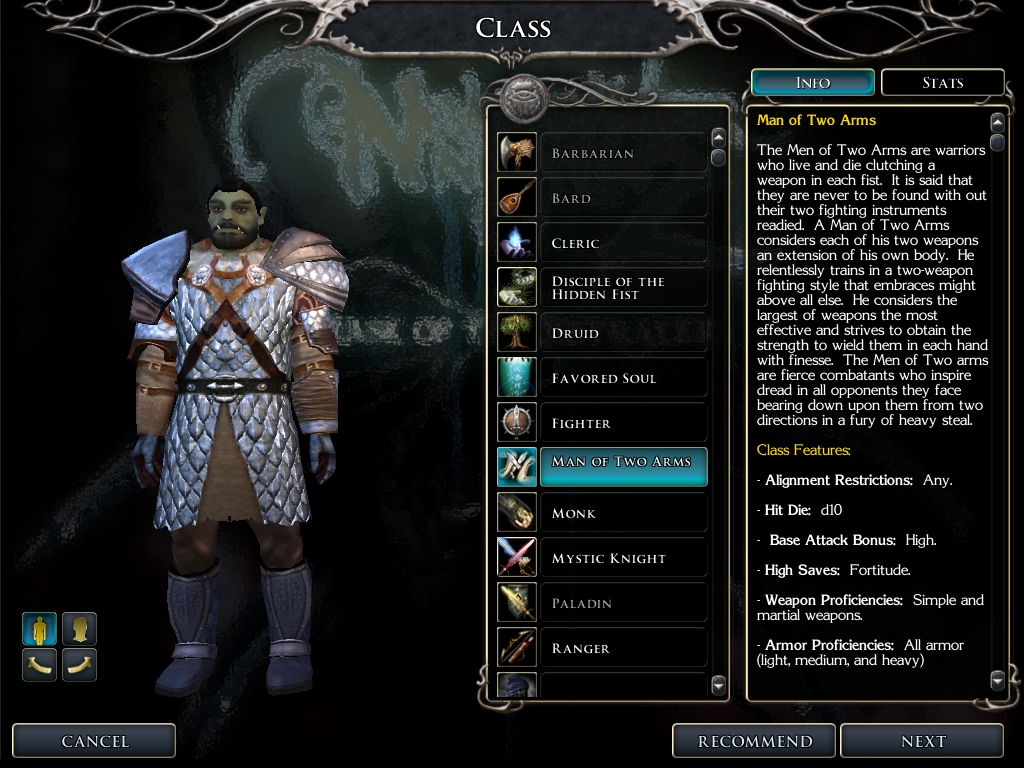This screenshot has height=768, width=1024.
Task: Proceed with the Next button
Action: coord(922,741)
